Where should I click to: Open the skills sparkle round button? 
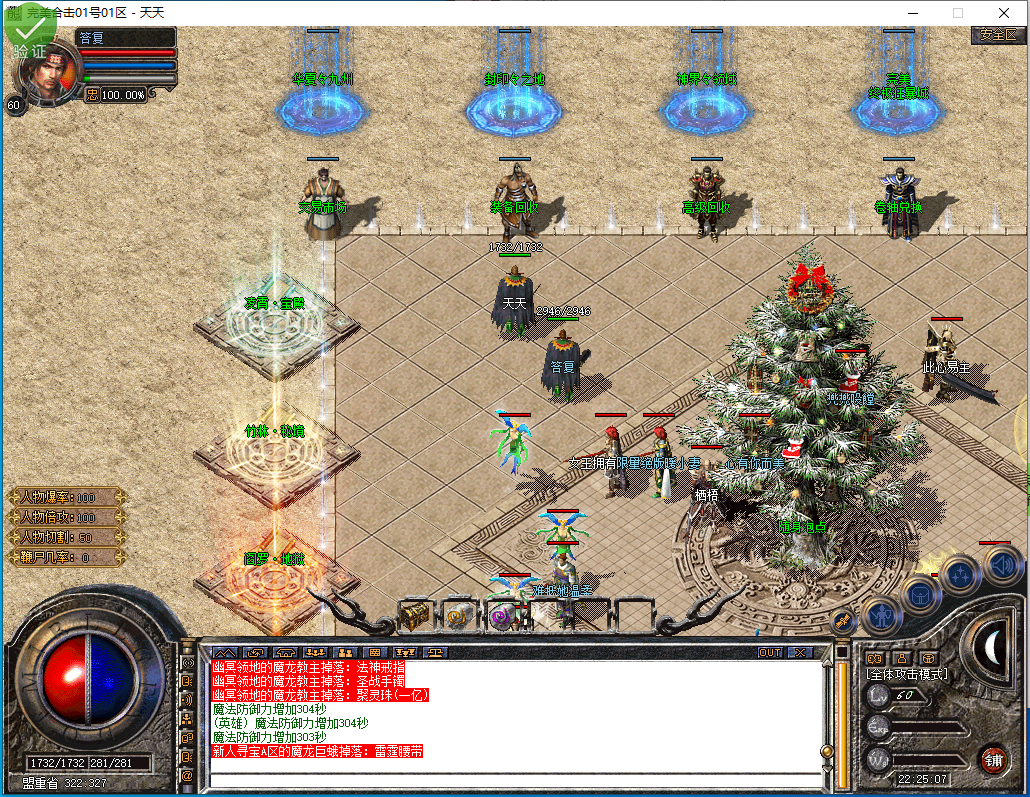[x=961, y=573]
